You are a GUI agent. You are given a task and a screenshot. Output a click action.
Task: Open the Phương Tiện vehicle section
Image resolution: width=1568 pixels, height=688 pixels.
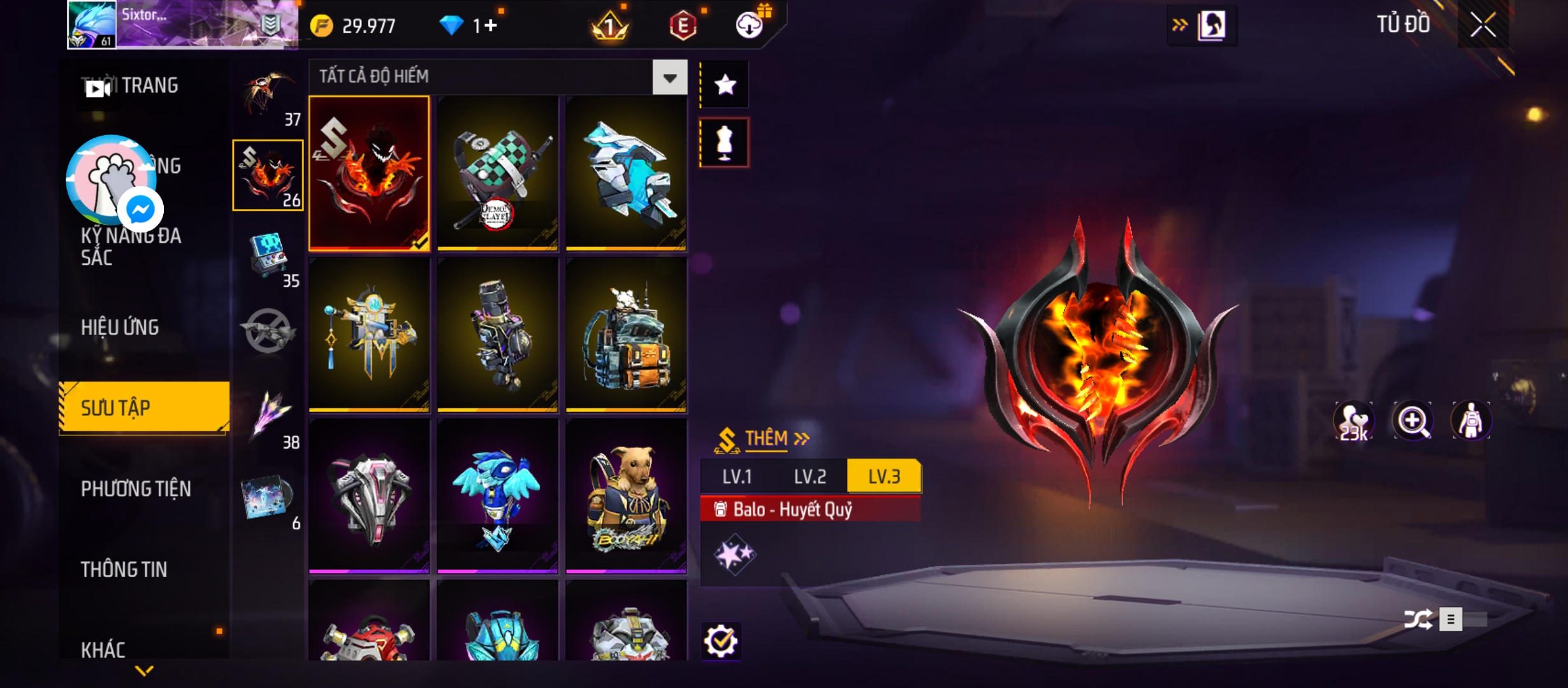(x=136, y=489)
